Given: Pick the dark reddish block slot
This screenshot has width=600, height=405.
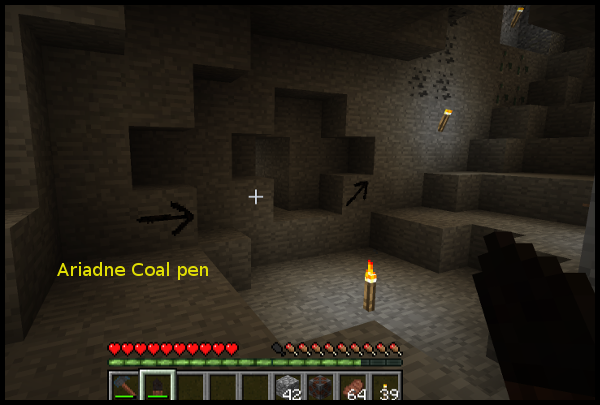Looking at the screenshot, I should [x=321, y=388].
